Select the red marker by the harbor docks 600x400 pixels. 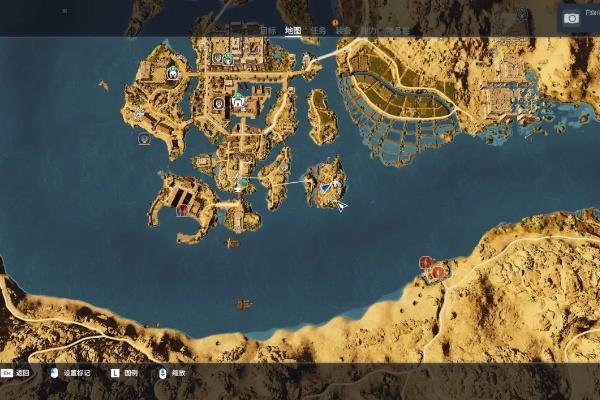pos(182,210)
